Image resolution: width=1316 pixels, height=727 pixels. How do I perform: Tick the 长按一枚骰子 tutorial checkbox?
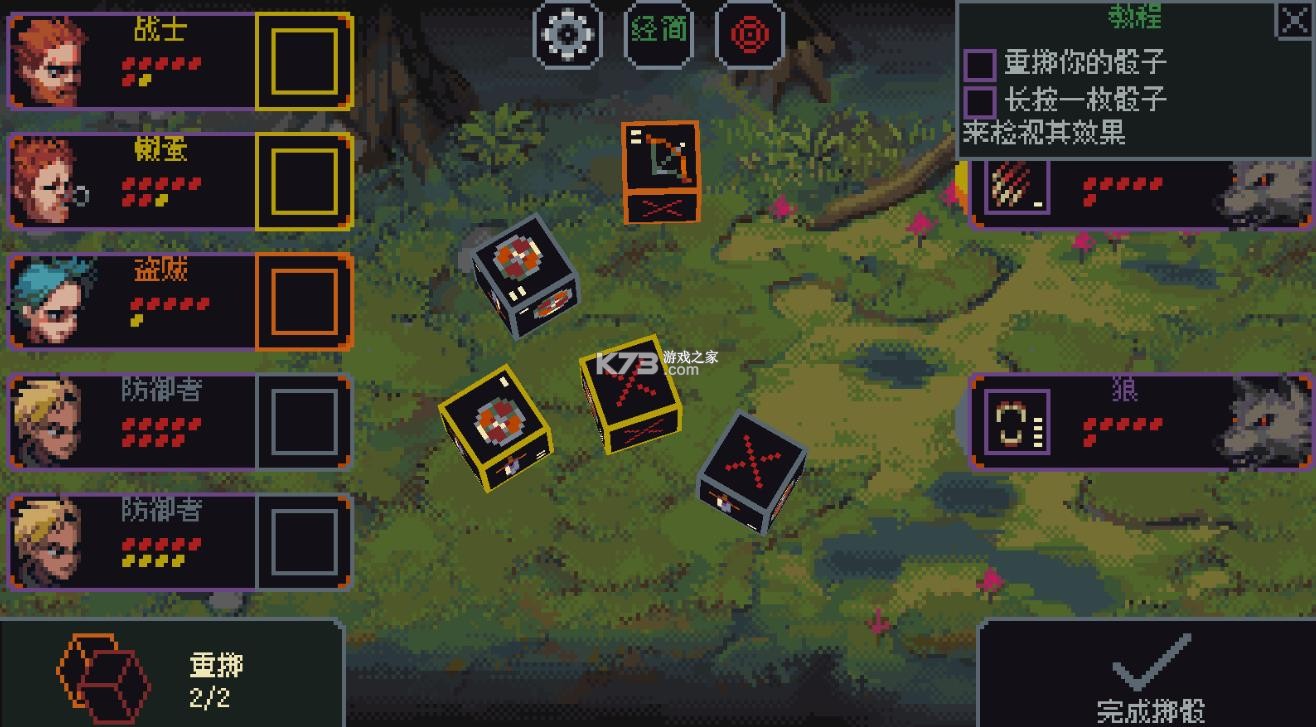click(980, 101)
